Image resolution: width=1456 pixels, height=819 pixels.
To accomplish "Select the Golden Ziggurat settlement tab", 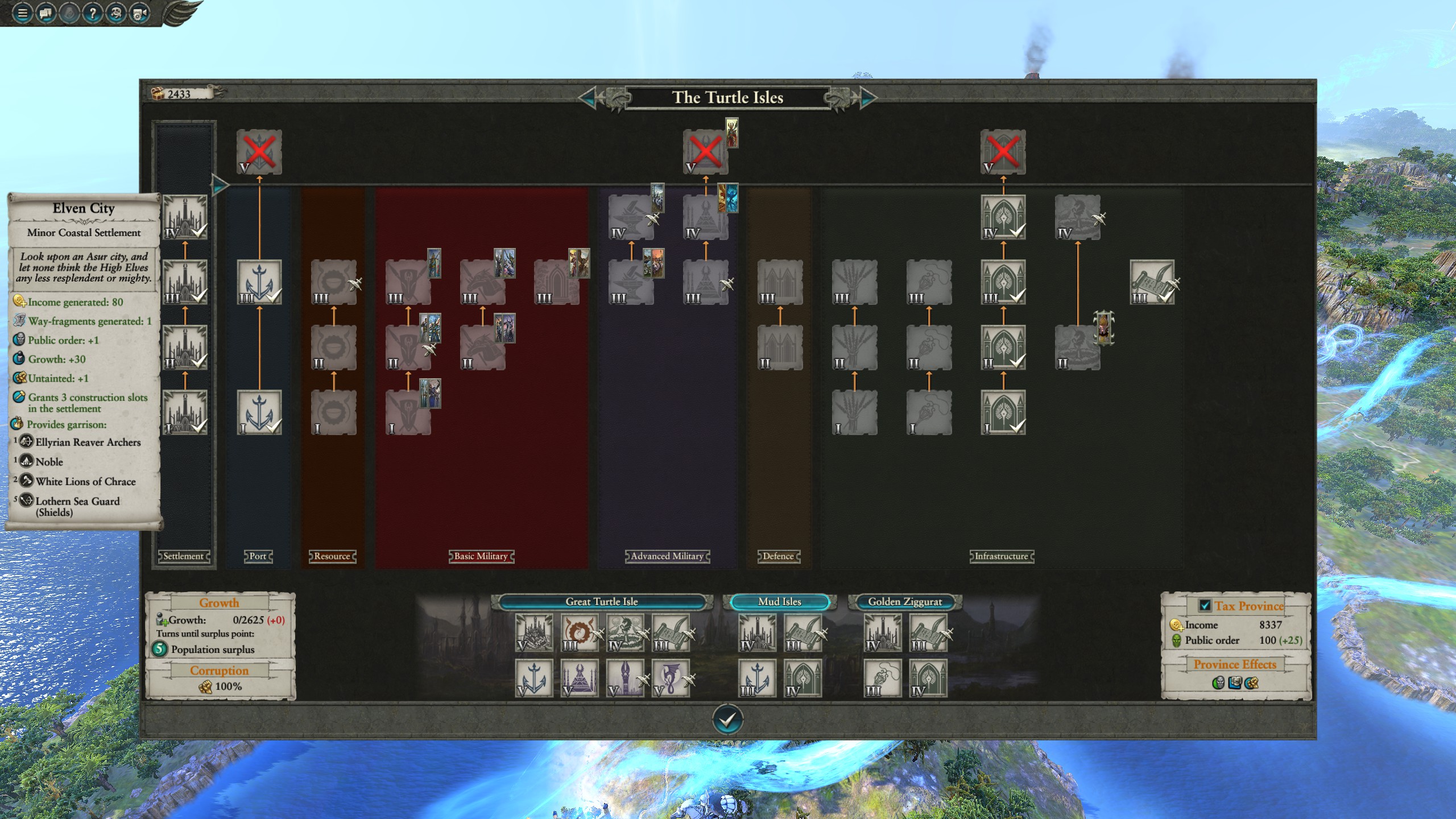I will pyautogui.click(x=904, y=602).
